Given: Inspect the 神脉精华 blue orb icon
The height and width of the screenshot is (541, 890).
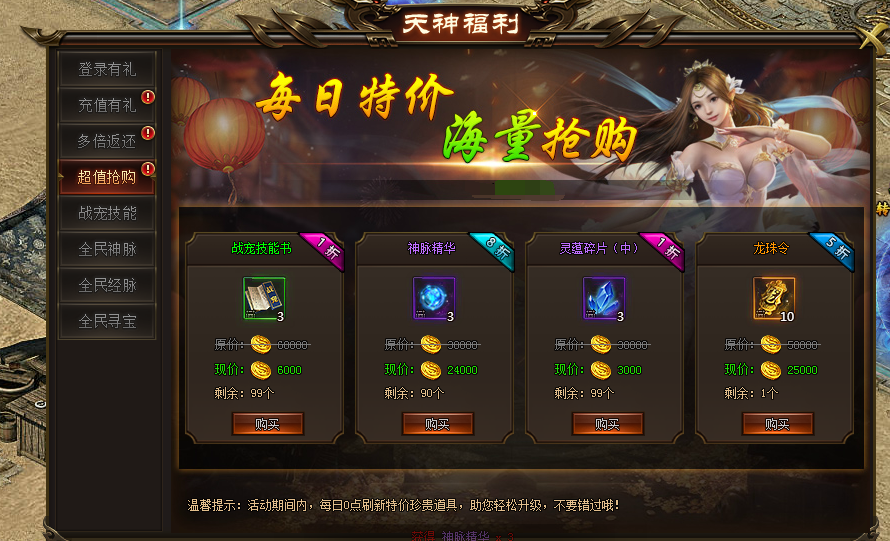Looking at the screenshot, I should [434, 298].
